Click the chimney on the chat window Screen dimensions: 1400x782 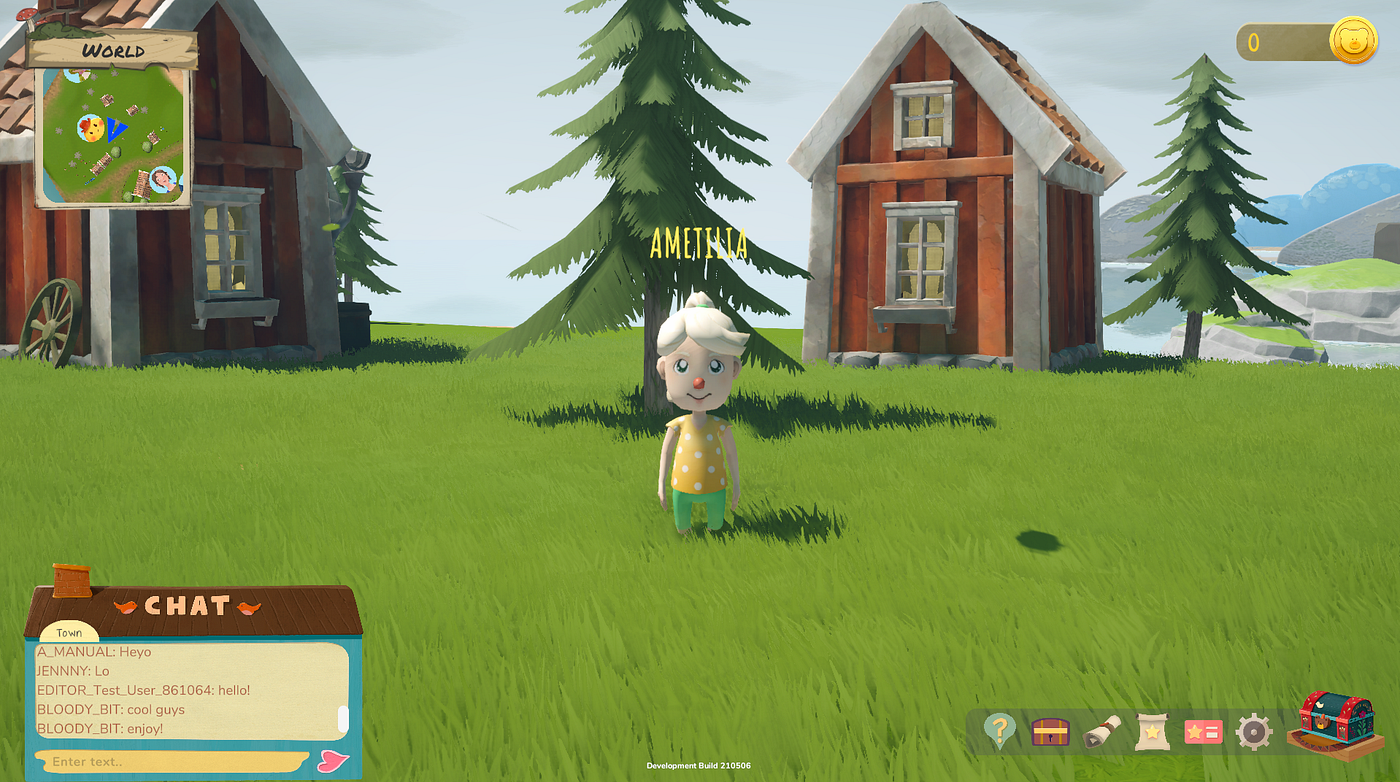point(71,580)
